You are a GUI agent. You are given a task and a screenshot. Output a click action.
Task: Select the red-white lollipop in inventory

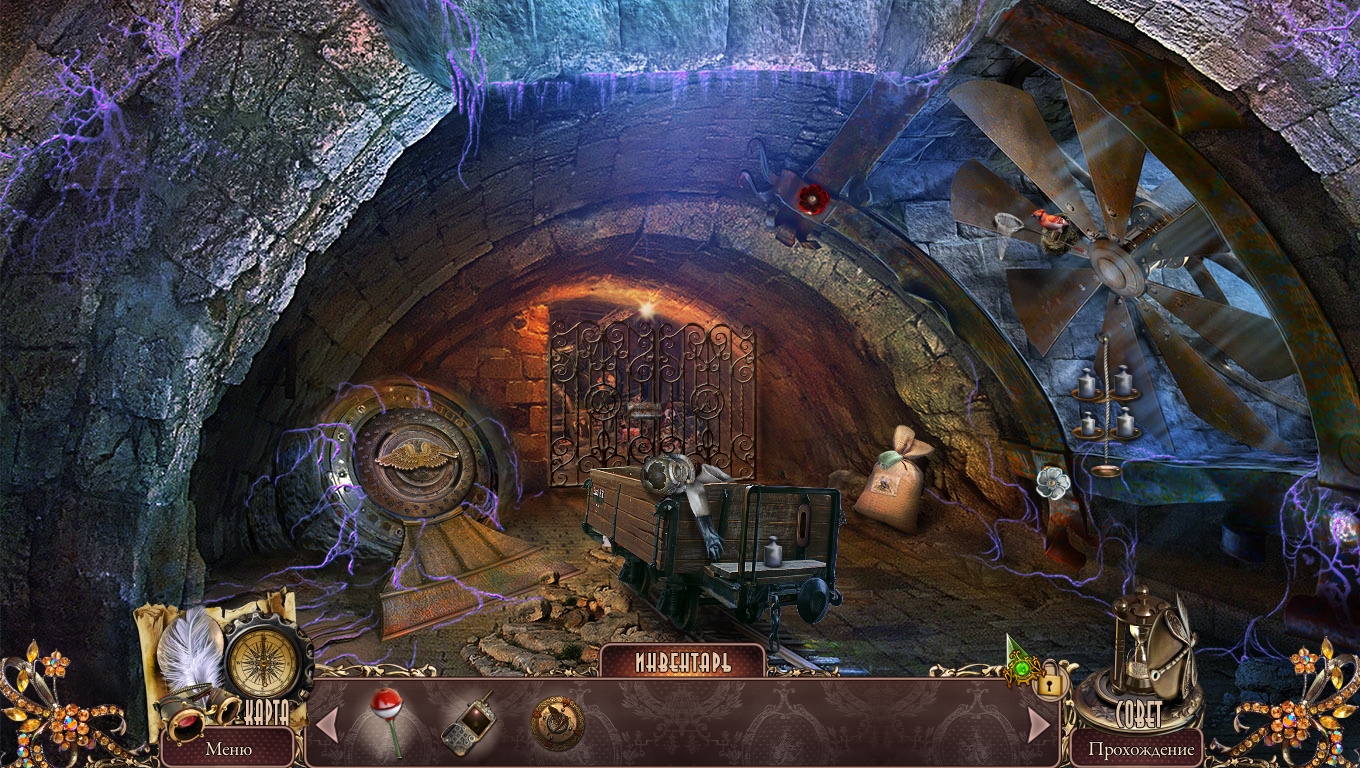pyautogui.click(x=387, y=719)
